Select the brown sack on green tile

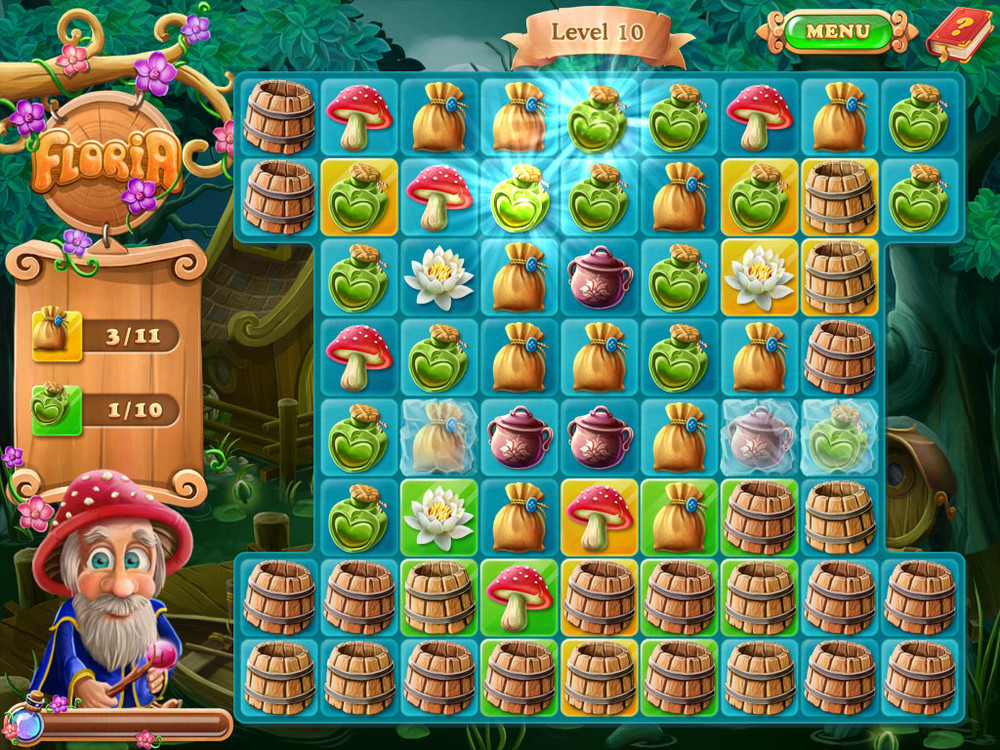click(679, 517)
